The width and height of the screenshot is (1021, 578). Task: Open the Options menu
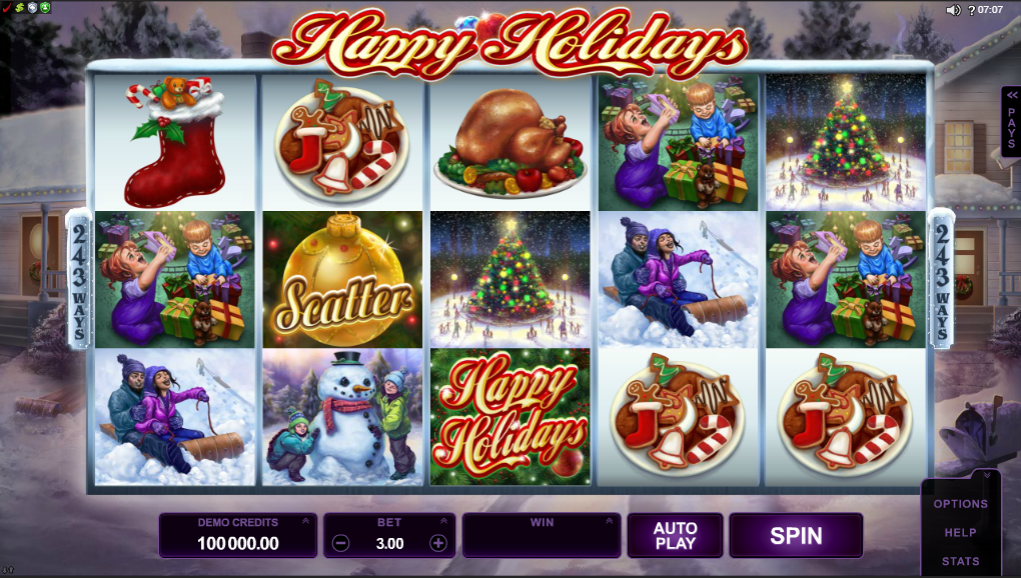tap(960, 504)
